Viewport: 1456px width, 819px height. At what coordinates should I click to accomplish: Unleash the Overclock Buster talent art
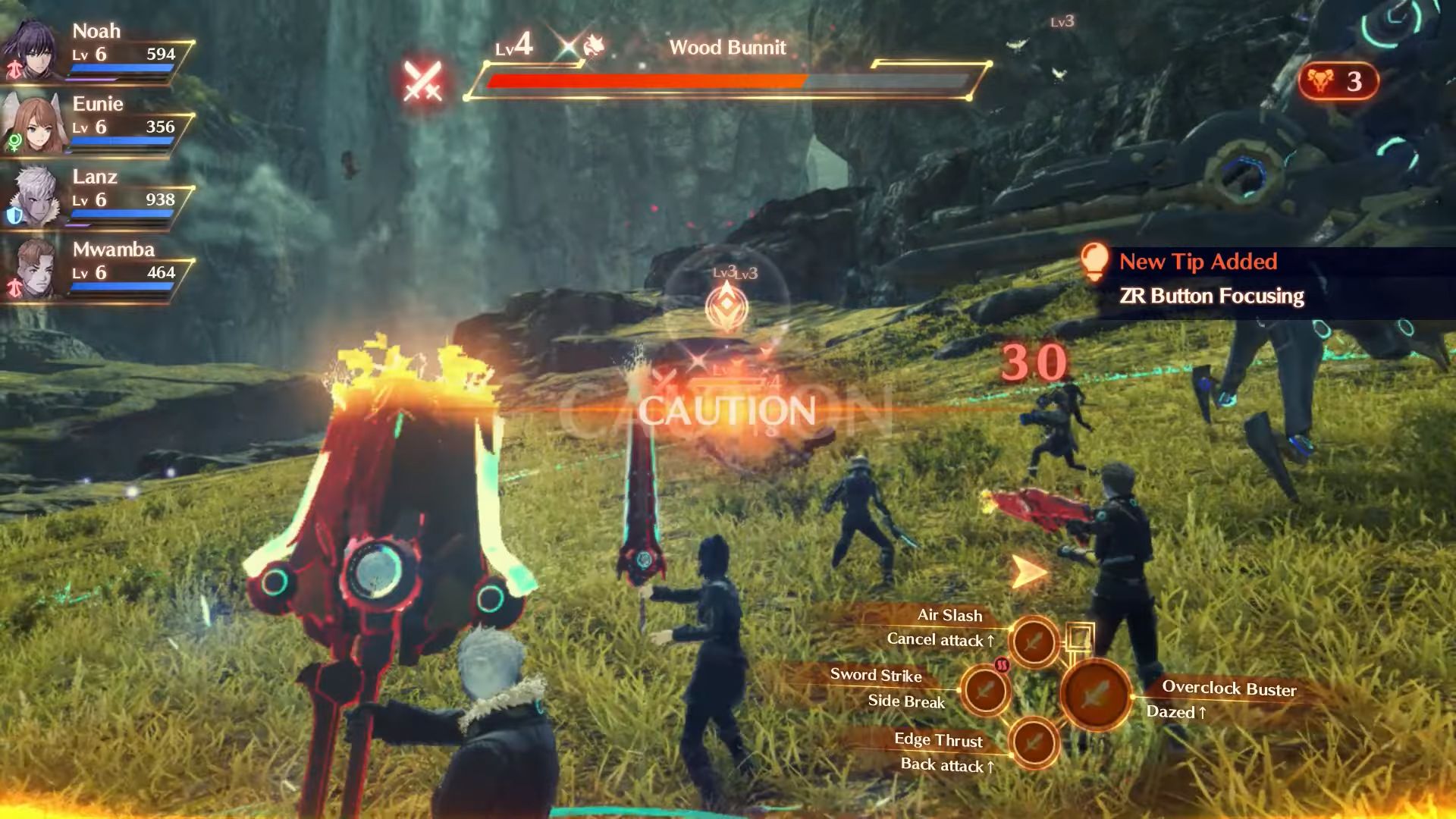coord(1096,694)
